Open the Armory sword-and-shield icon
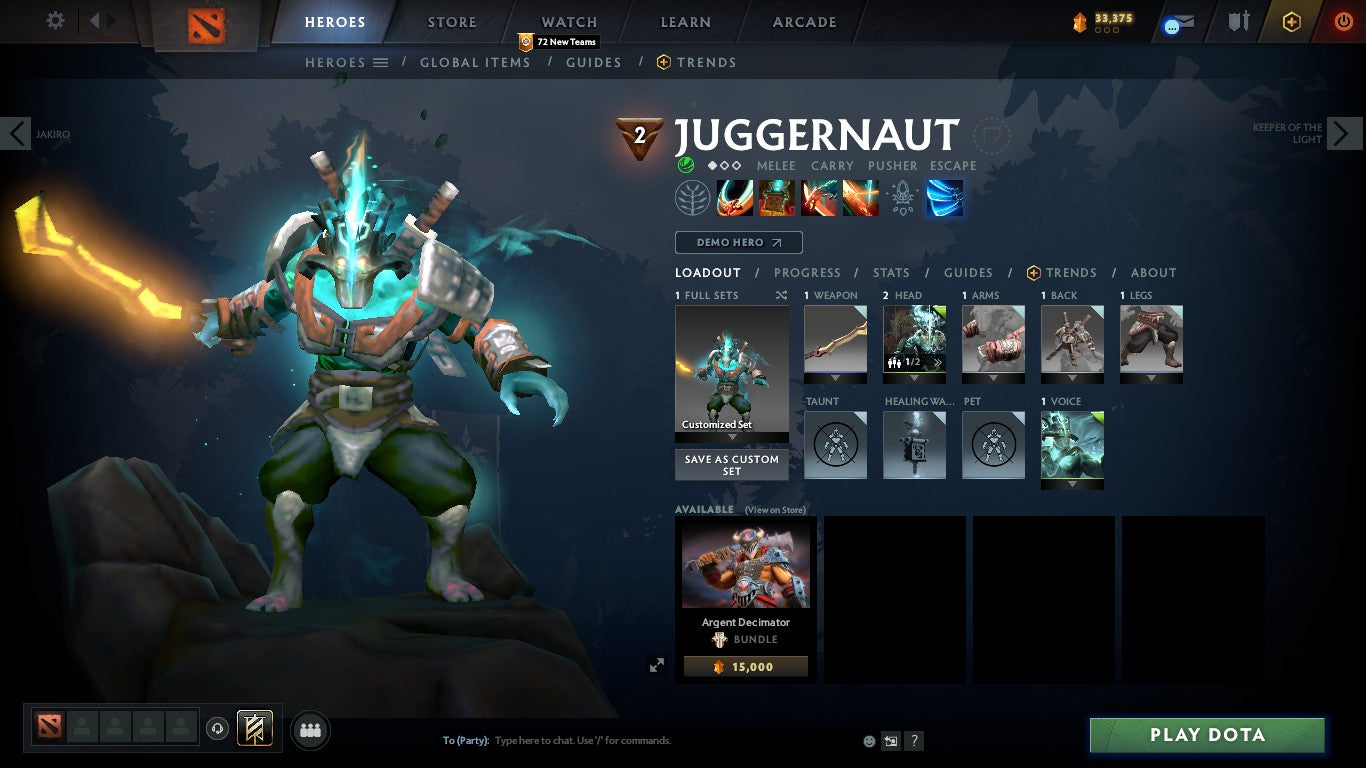The height and width of the screenshot is (768, 1366). click(1238, 21)
